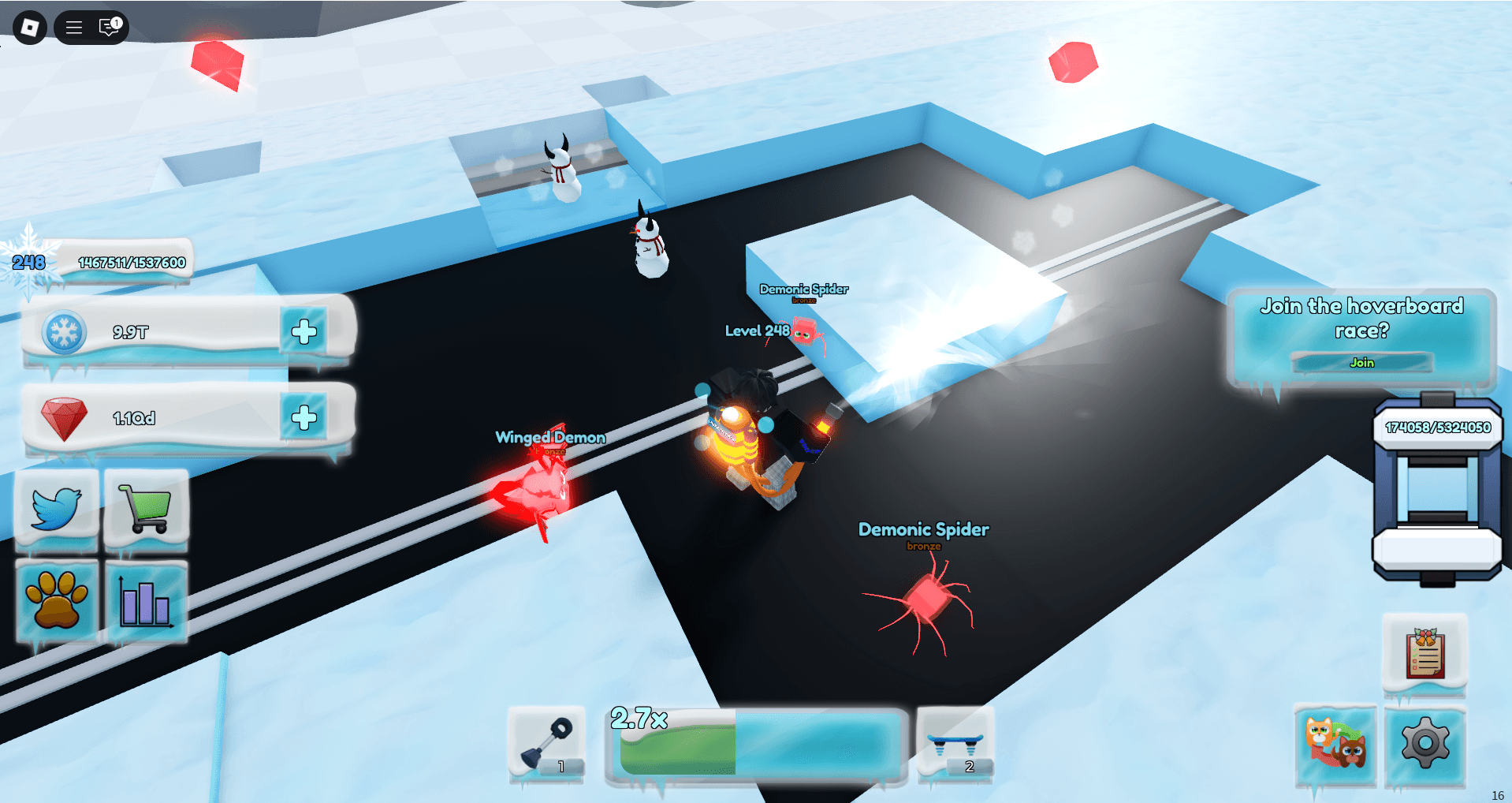Screen dimensions: 1512x803
Task: Equip the hoverboard in slot 2
Action: tap(956, 745)
